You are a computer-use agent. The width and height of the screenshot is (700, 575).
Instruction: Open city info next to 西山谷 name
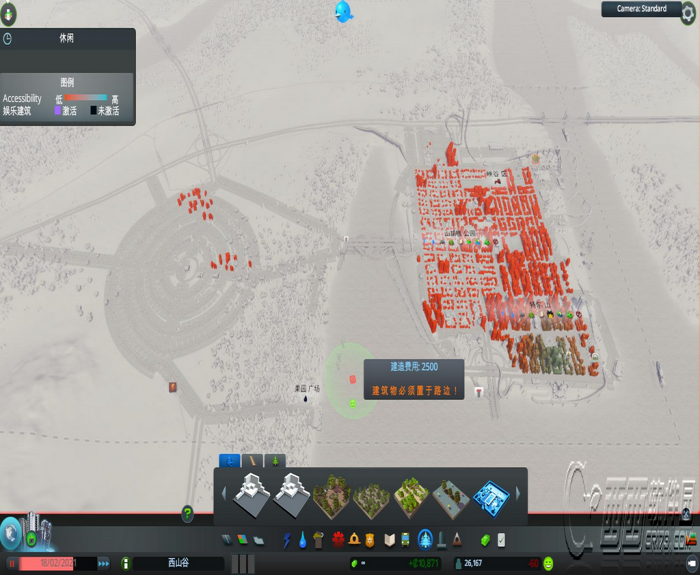tap(126, 564)
